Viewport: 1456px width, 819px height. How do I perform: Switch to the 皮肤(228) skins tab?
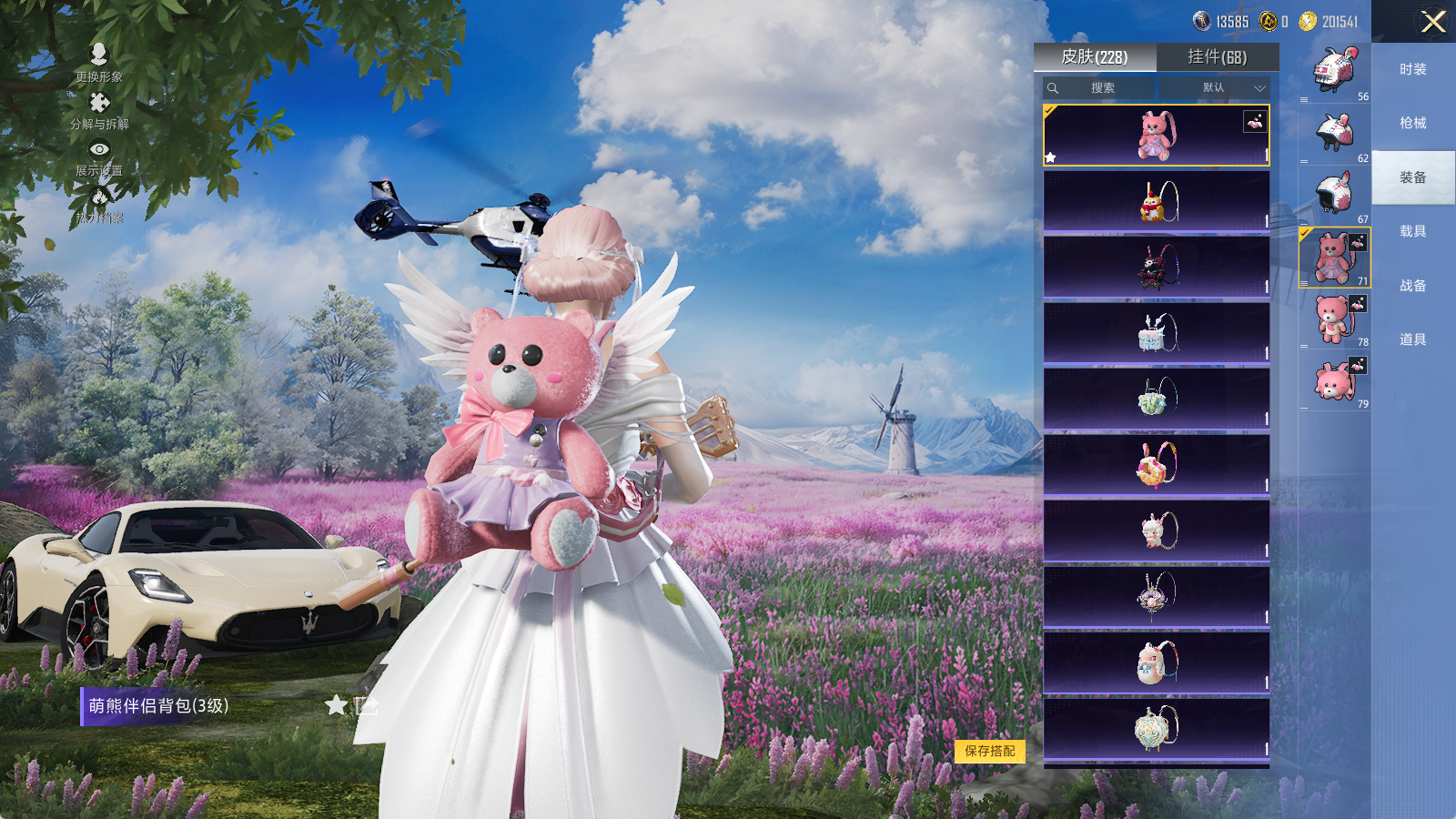pyautogui.click(x=1095, y=57)
